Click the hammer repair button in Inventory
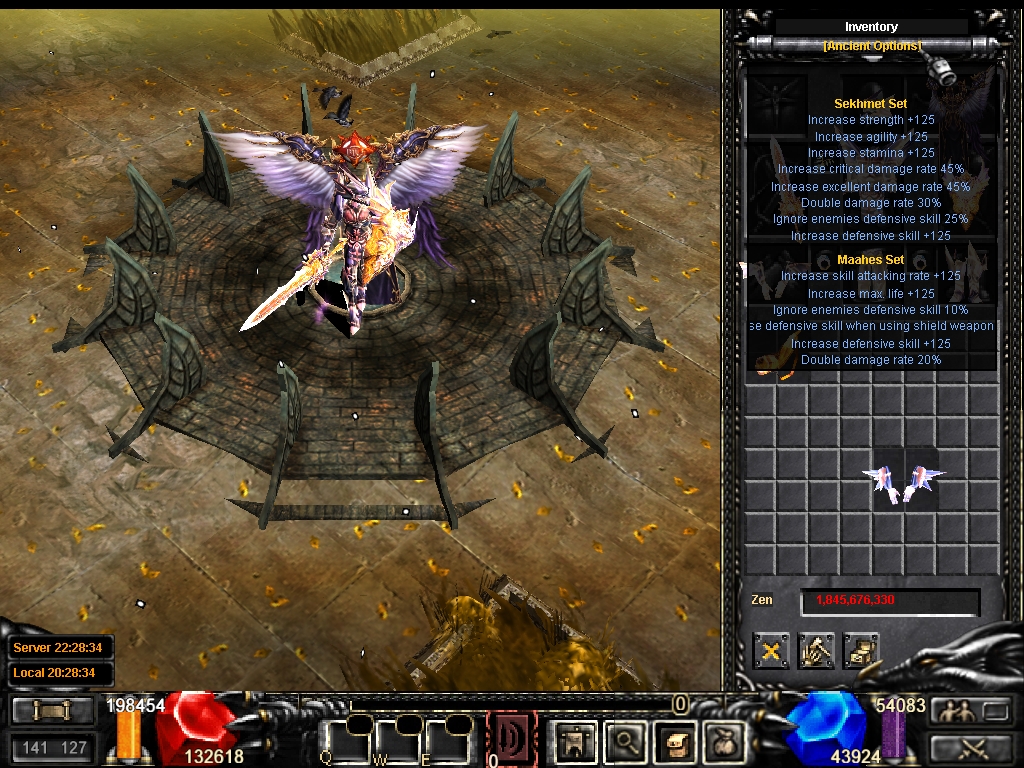Viewport: 1024px width, 768px height. click(817, 651)
